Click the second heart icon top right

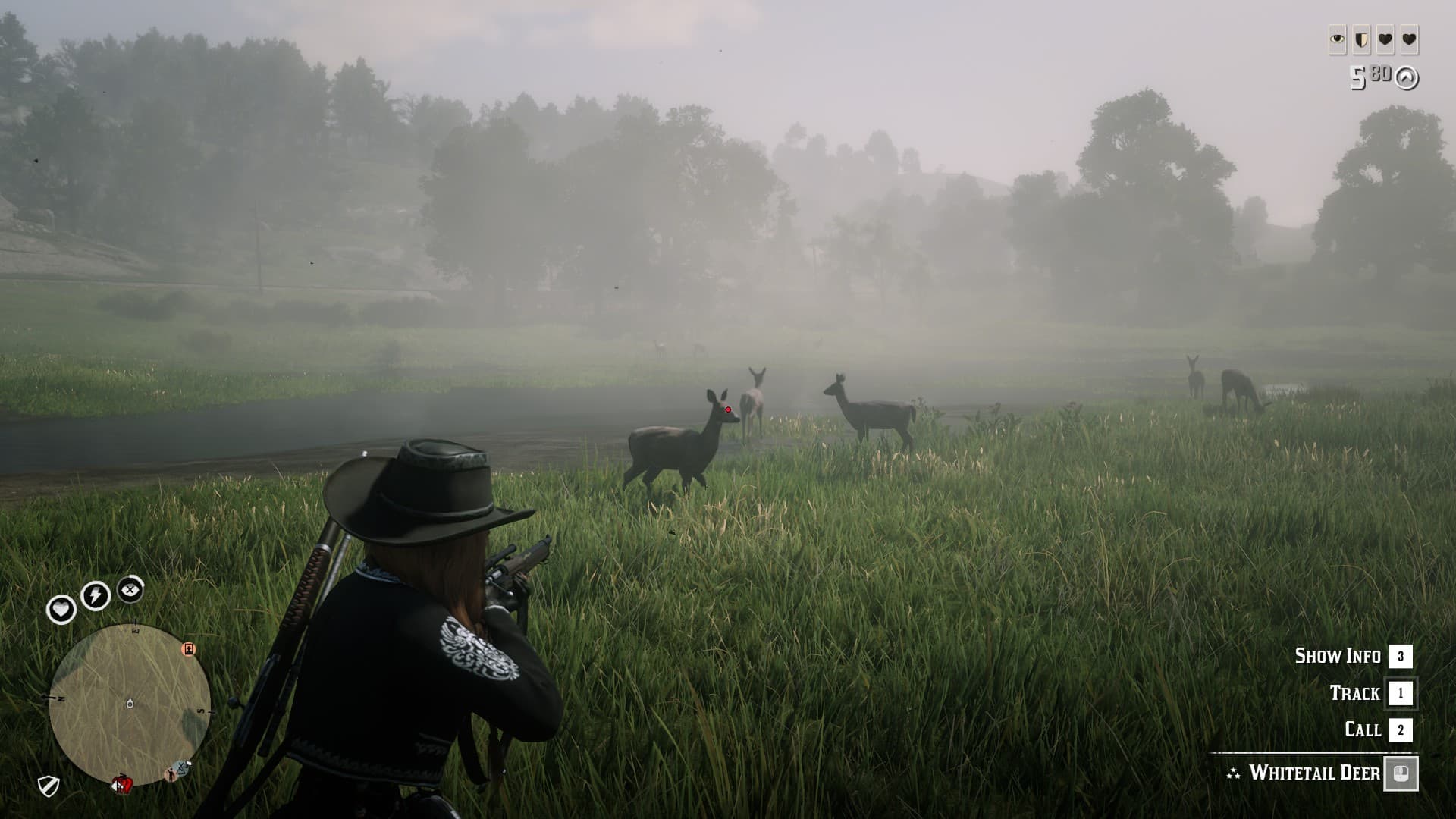(x=1409, y=40)
